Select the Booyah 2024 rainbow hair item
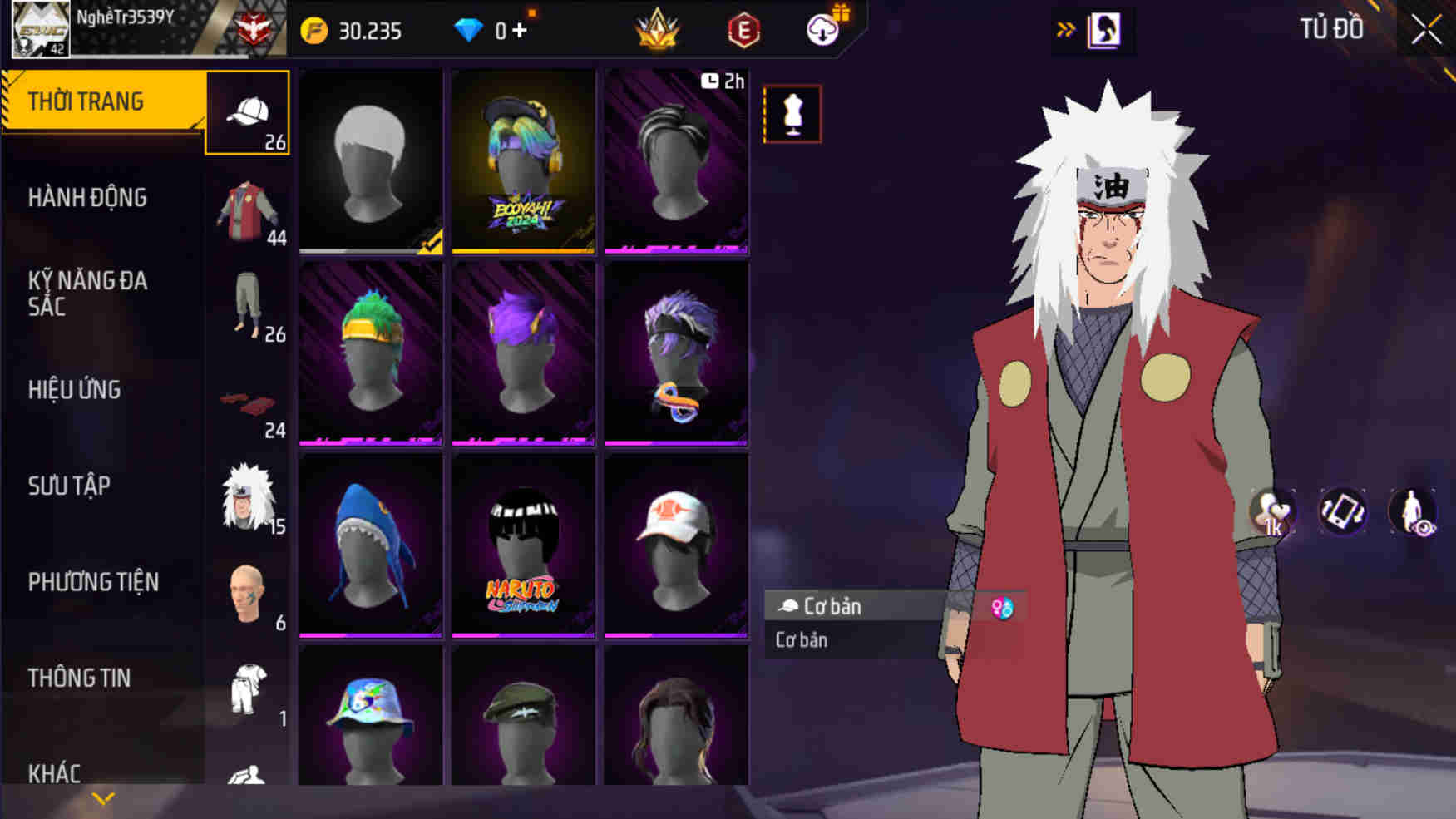The image size is (1456, 819). 523,161
